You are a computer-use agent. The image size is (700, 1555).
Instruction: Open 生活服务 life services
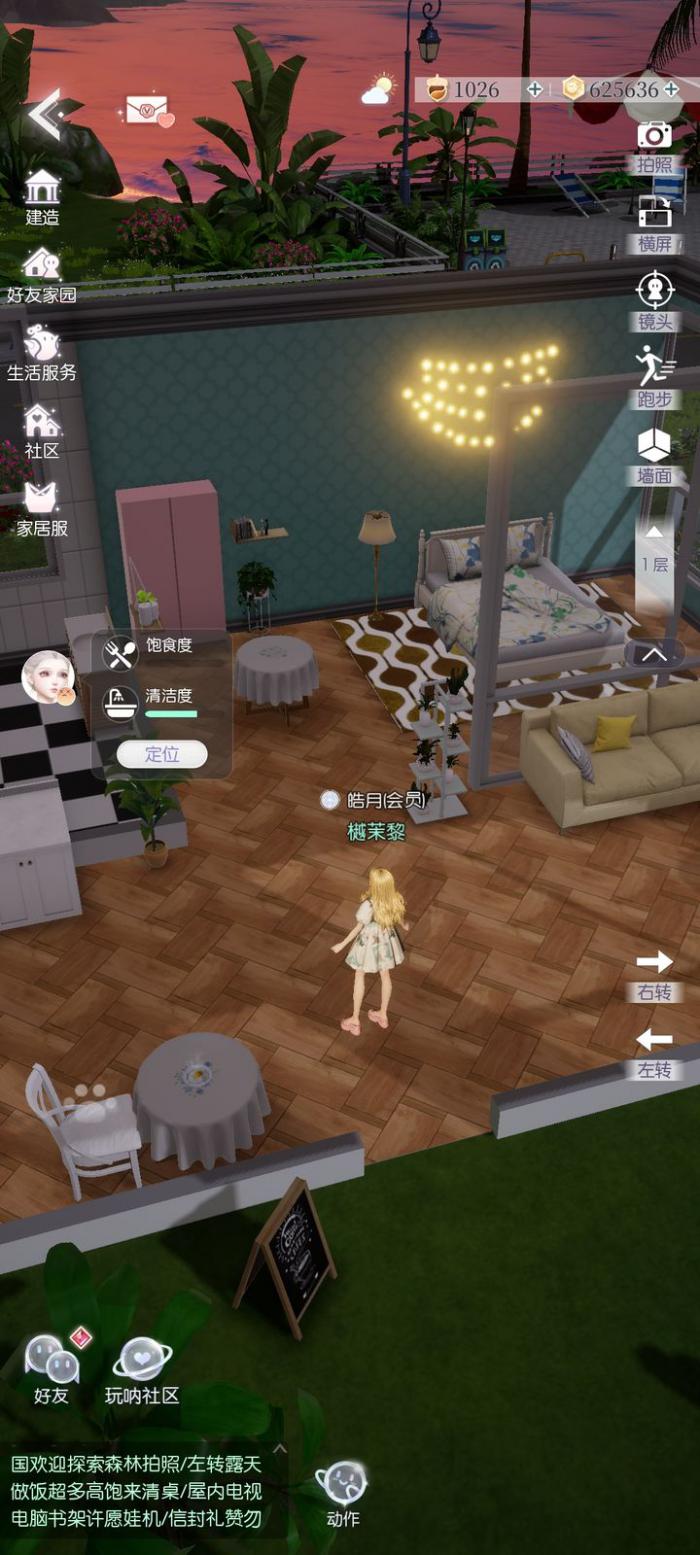(x=42, y=353)
